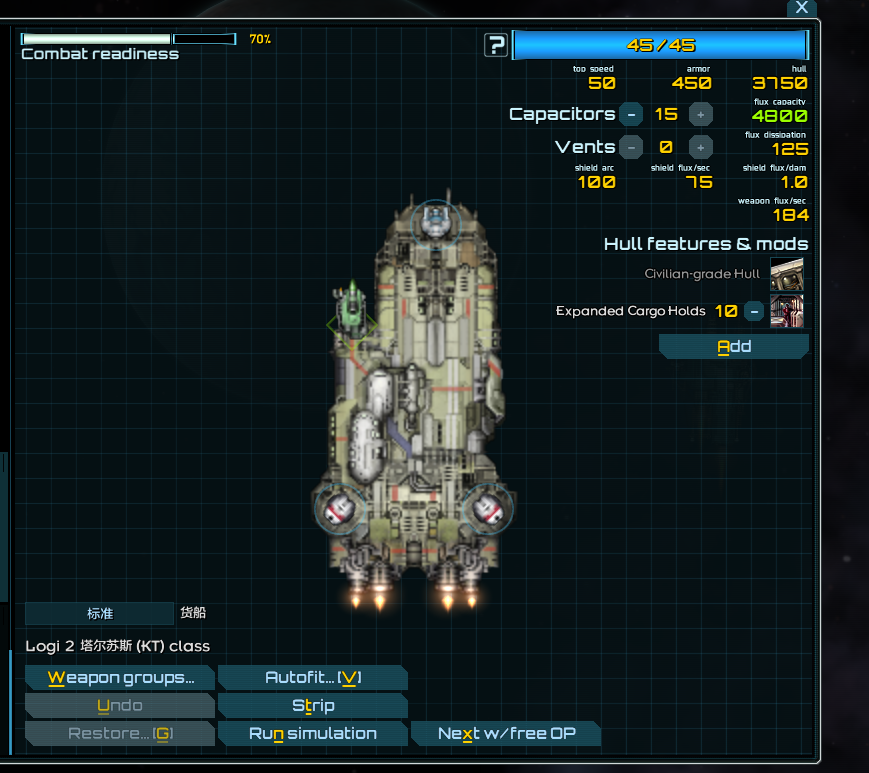The width and height of the screenshot is (869, 773).
Task: Raise Vents using its plus button
Action: pyautogui.click(x=701, y=147)
